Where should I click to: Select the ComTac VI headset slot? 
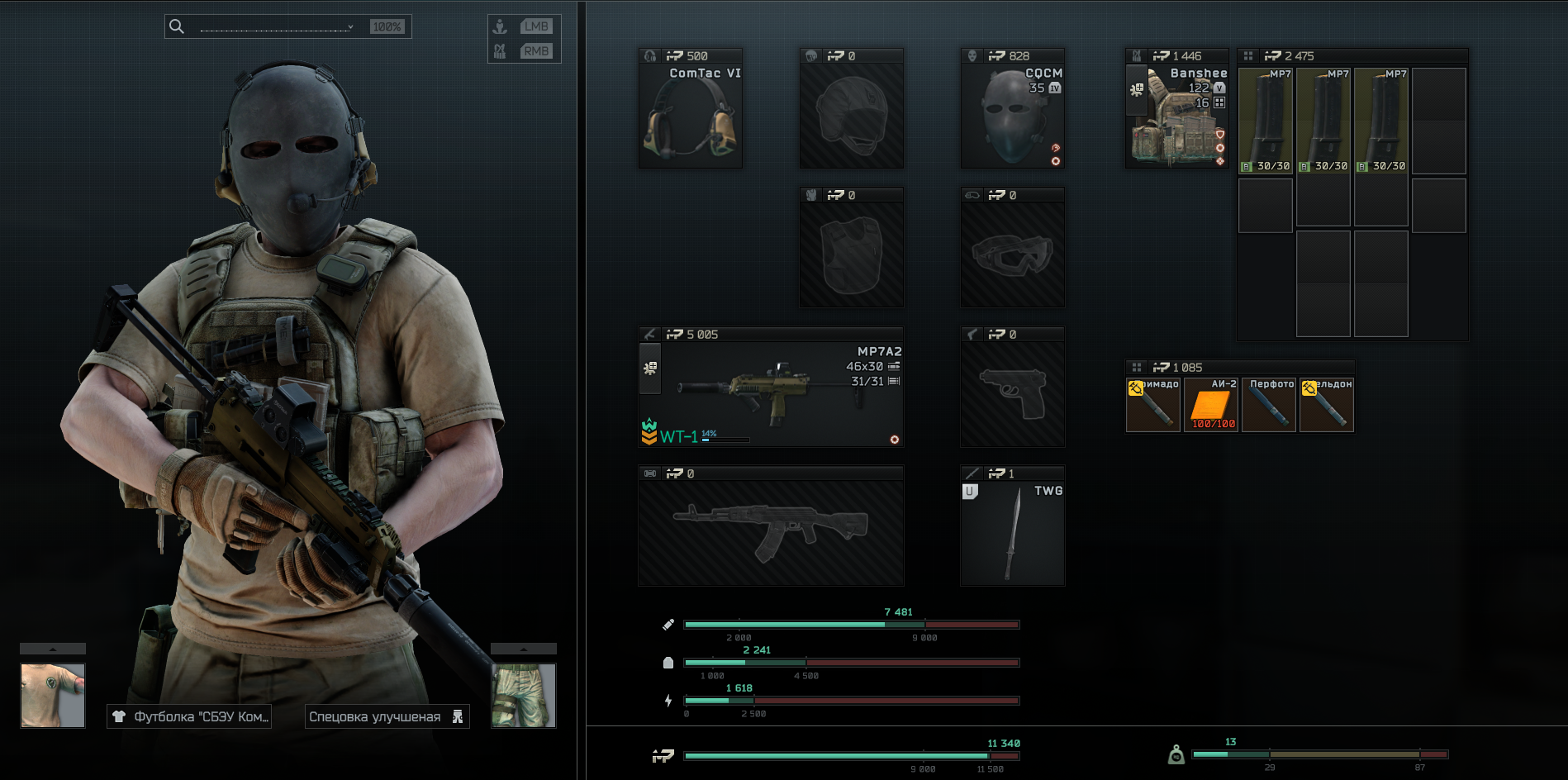click(x=690, y=116)
